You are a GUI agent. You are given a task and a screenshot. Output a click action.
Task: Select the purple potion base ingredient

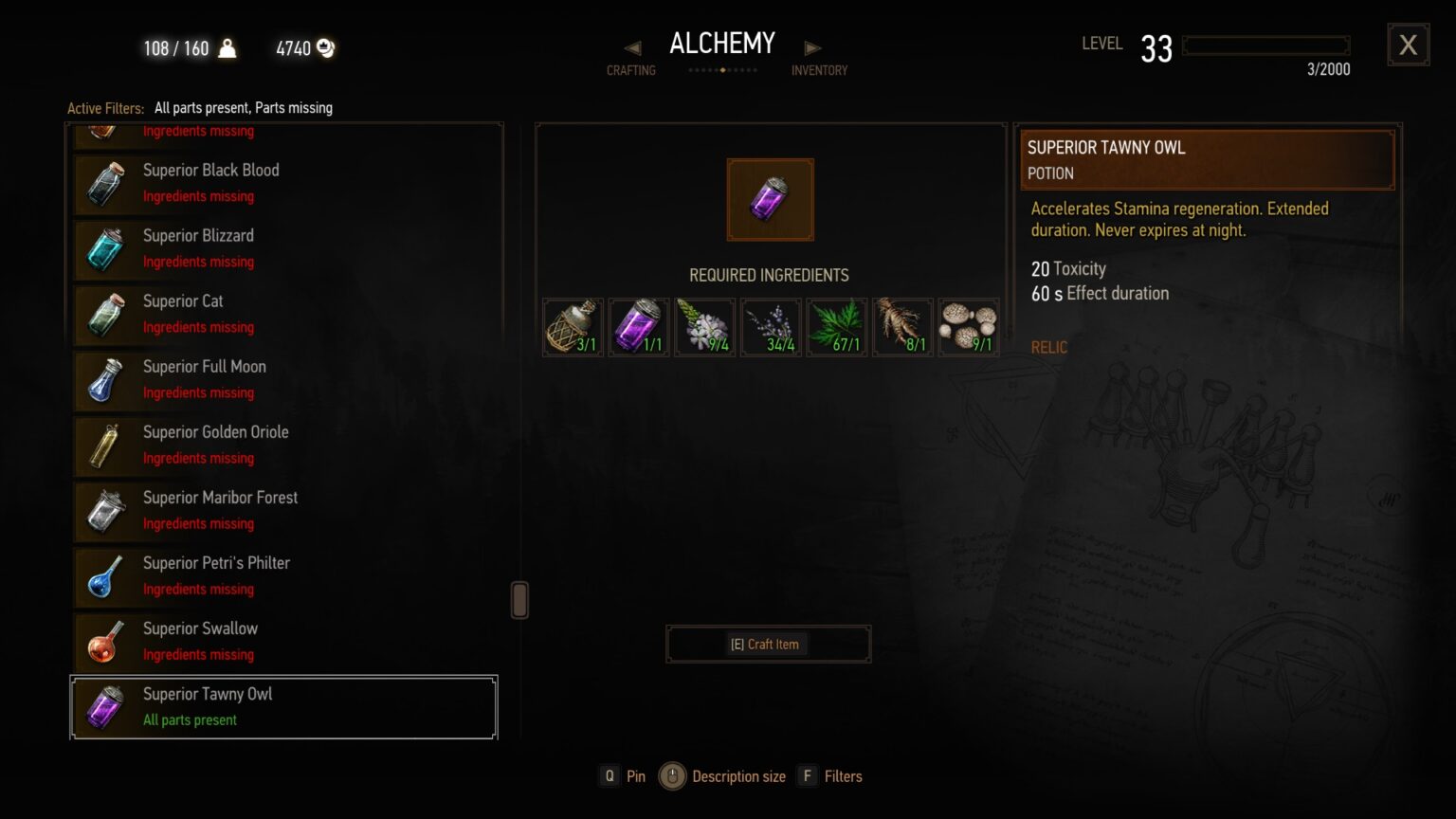coord(638,327)
